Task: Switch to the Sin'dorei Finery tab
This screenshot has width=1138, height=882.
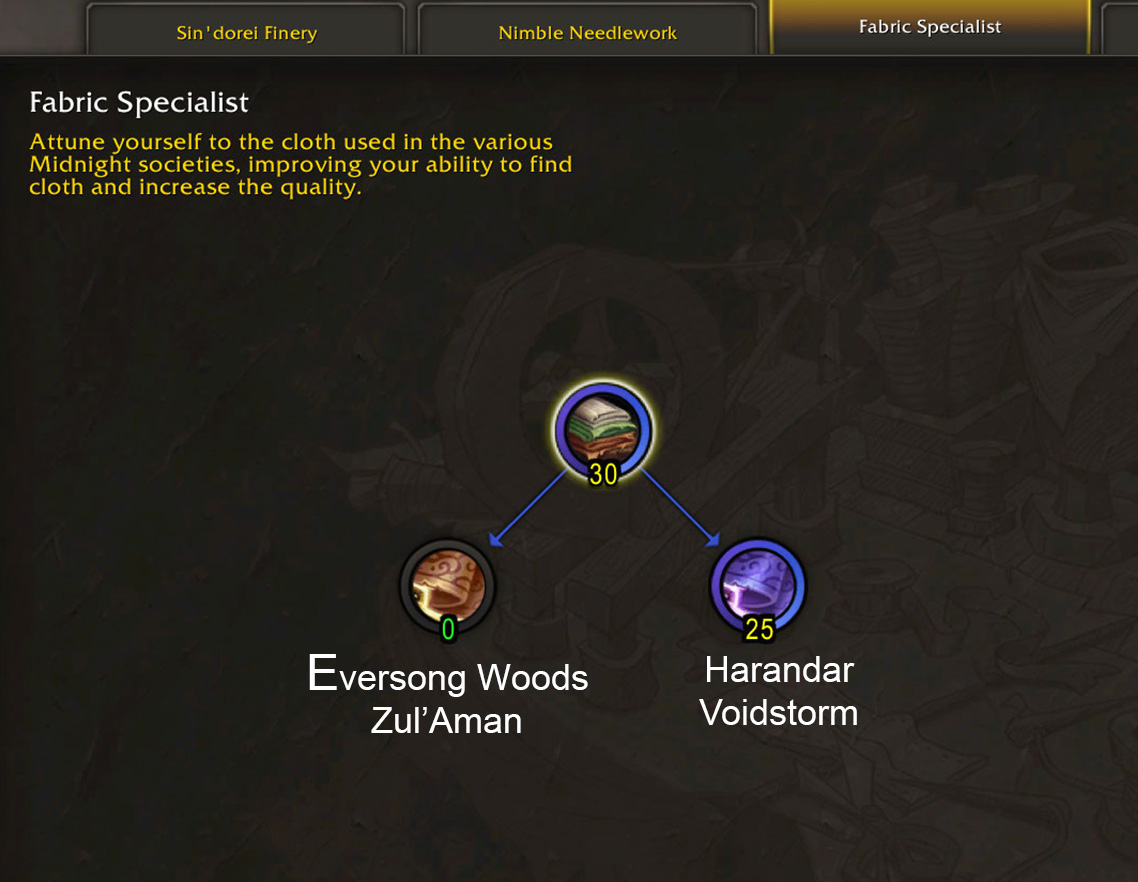Action: pyautogui.click(x=246, y=32)
